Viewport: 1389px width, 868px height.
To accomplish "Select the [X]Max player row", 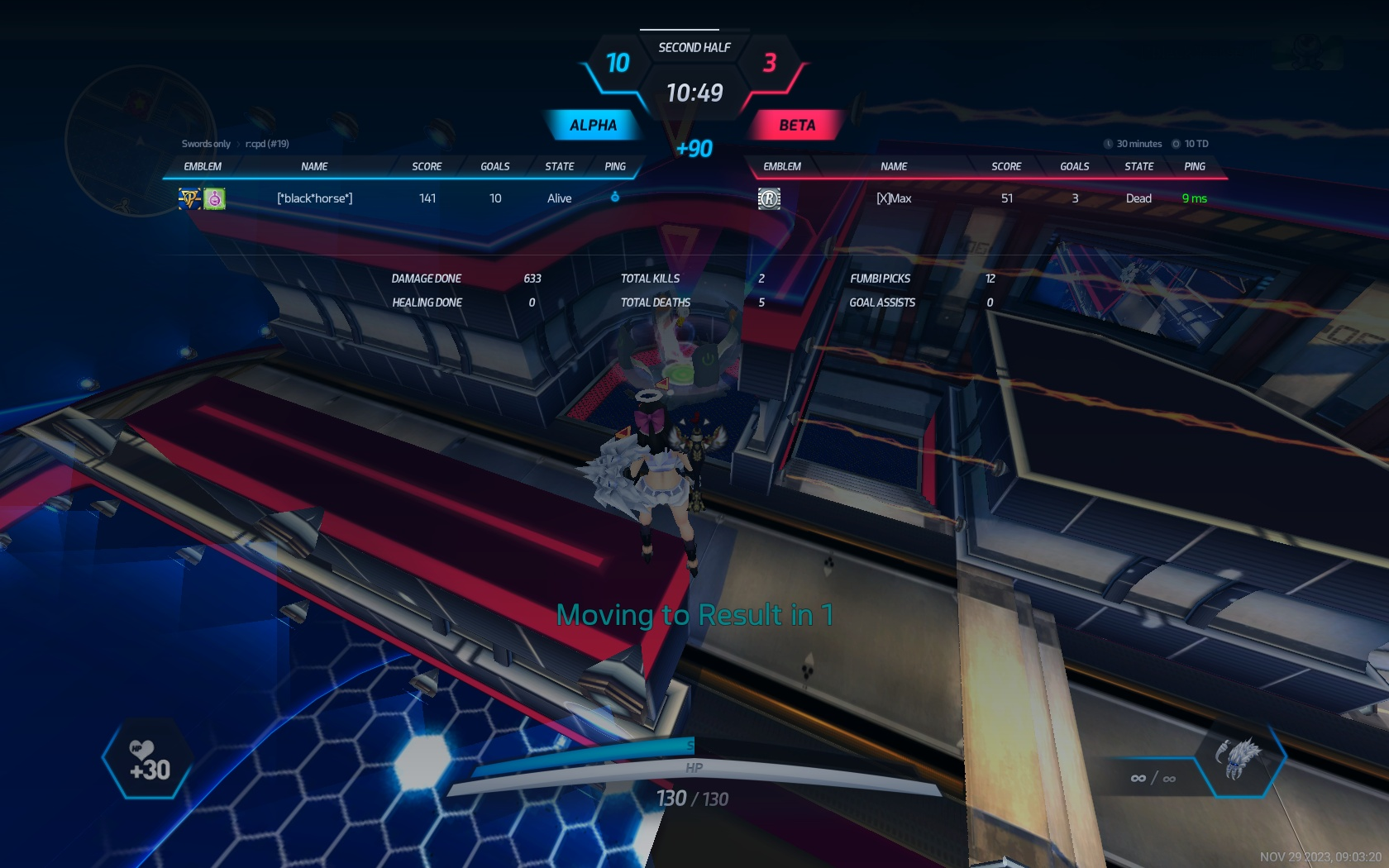I will click(894, 198).
